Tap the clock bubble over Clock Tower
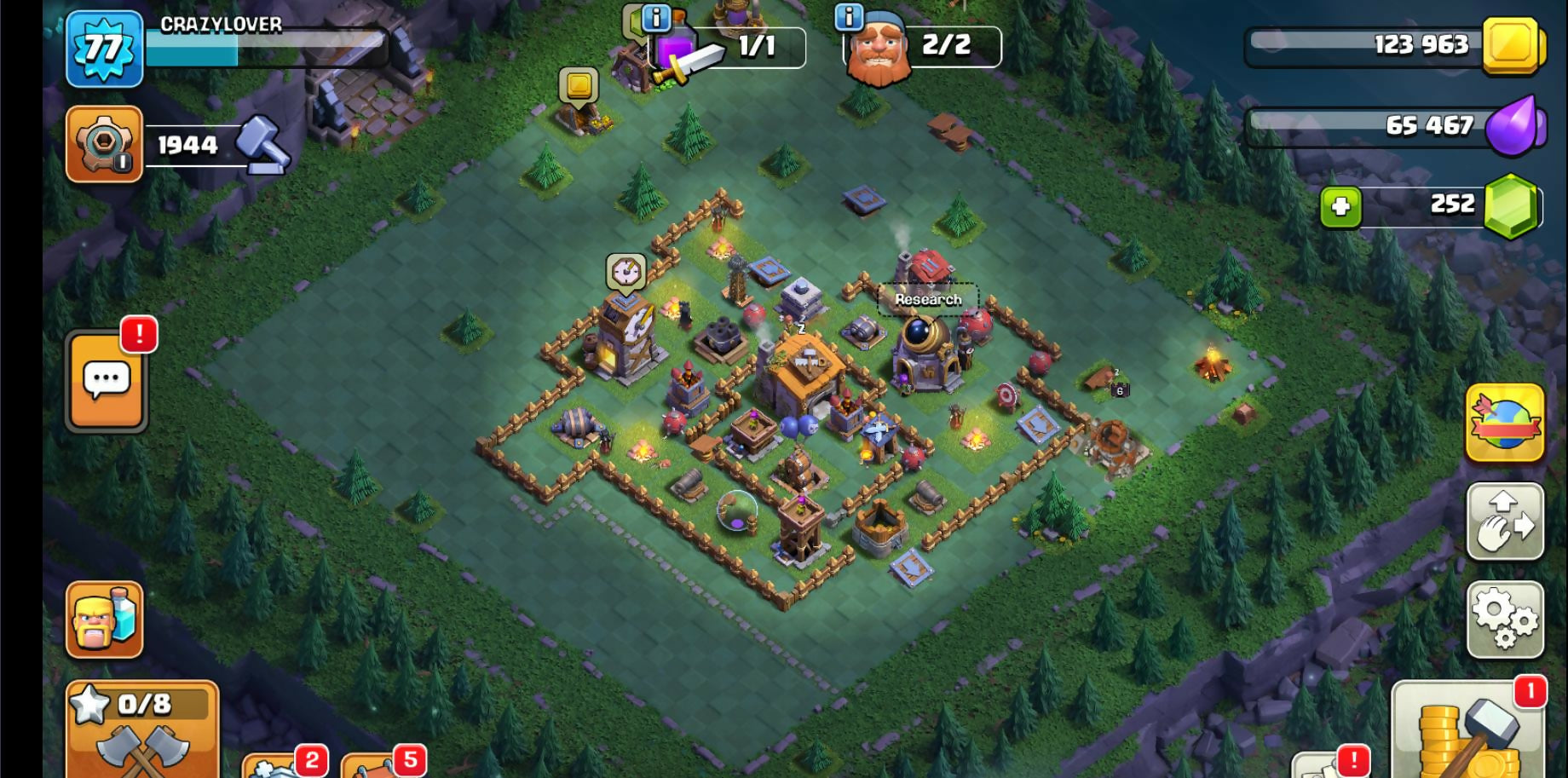The height and width of the screenshot is (778, 1568). 626,272
